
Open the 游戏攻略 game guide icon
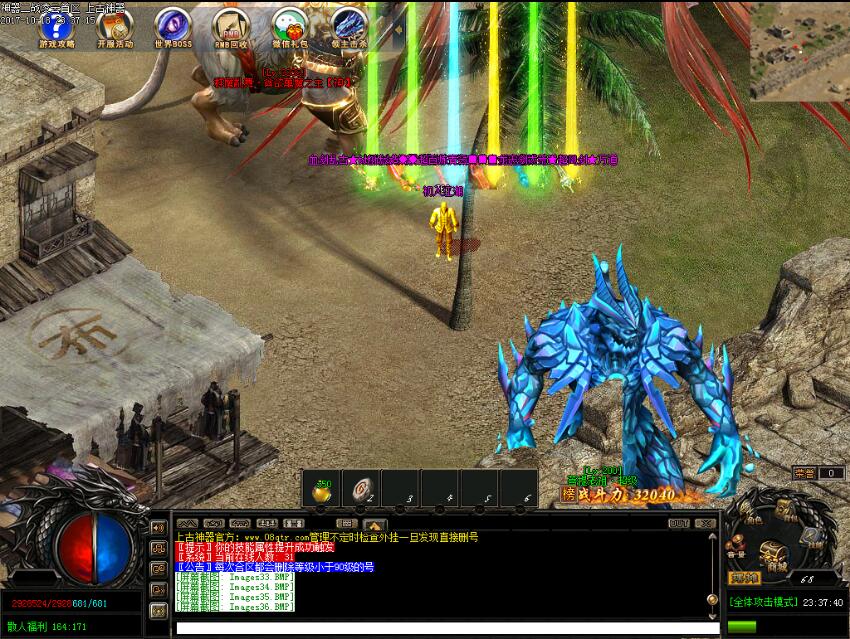pos(57,25)
